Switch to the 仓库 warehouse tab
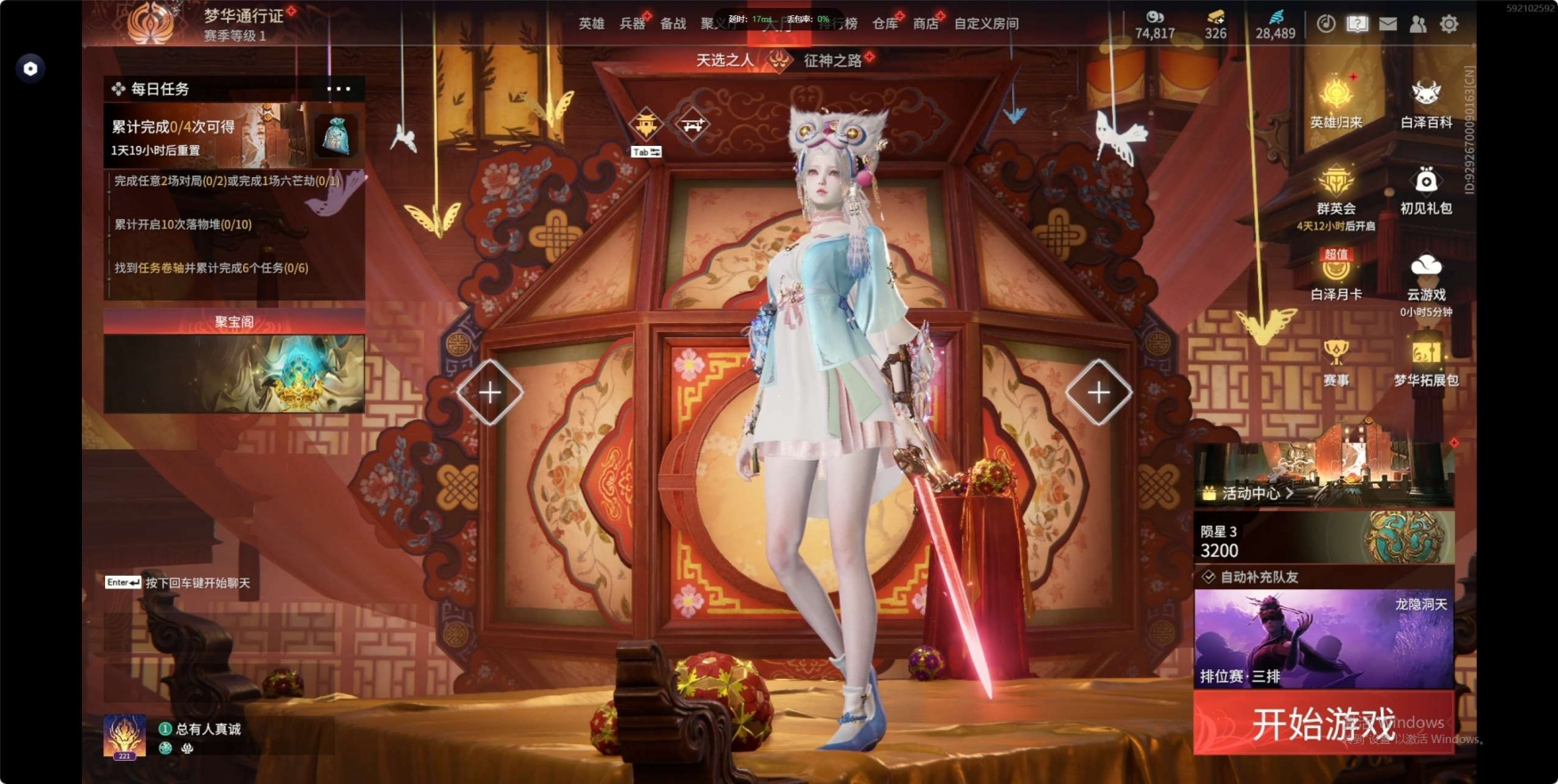The height and width of the screenshot is (784, 1558). click(885, 24)
